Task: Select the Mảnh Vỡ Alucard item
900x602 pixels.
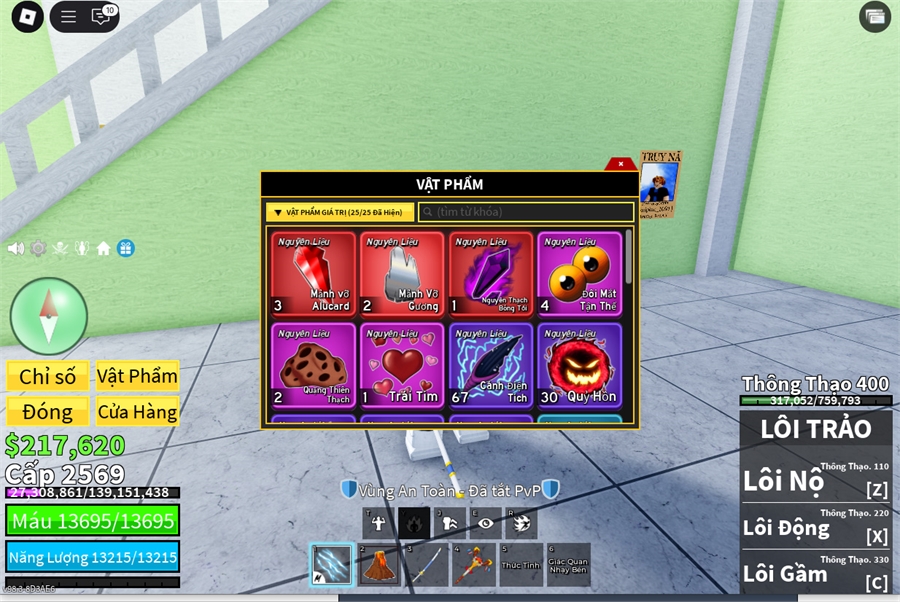Action: [x=314, y=274]
